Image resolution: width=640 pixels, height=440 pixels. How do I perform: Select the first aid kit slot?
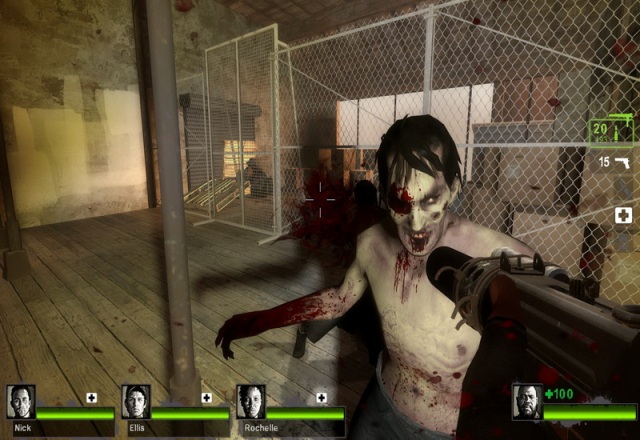pos(623,215)
